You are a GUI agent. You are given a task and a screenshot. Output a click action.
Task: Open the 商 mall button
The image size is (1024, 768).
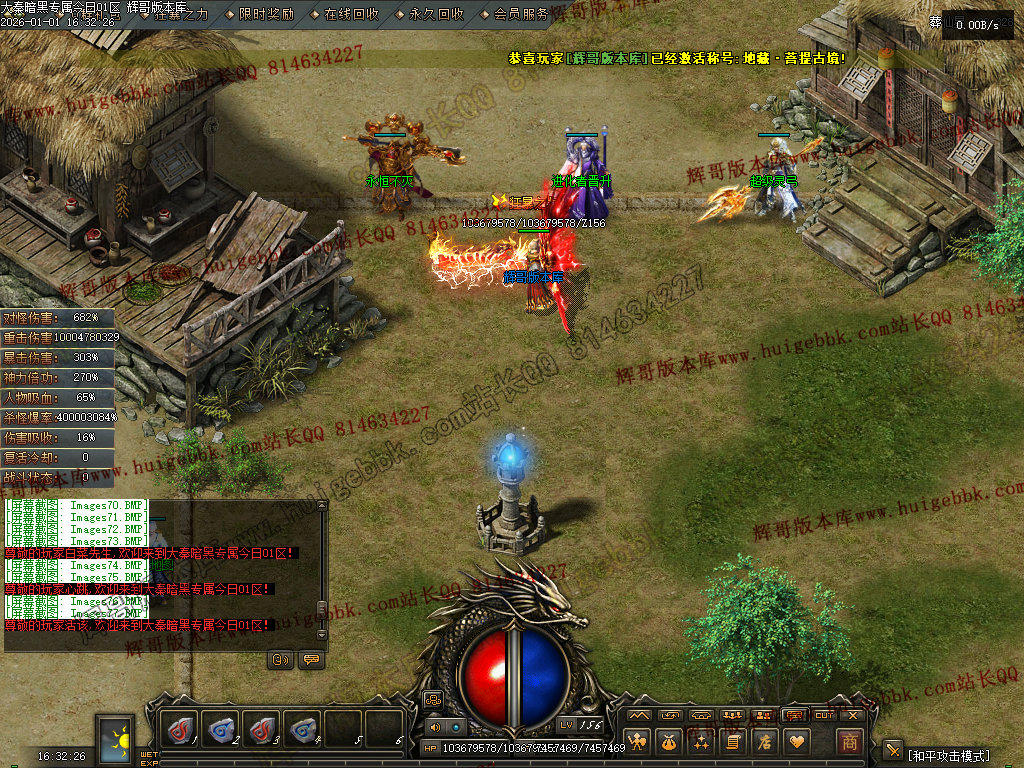tap(849, 742)
